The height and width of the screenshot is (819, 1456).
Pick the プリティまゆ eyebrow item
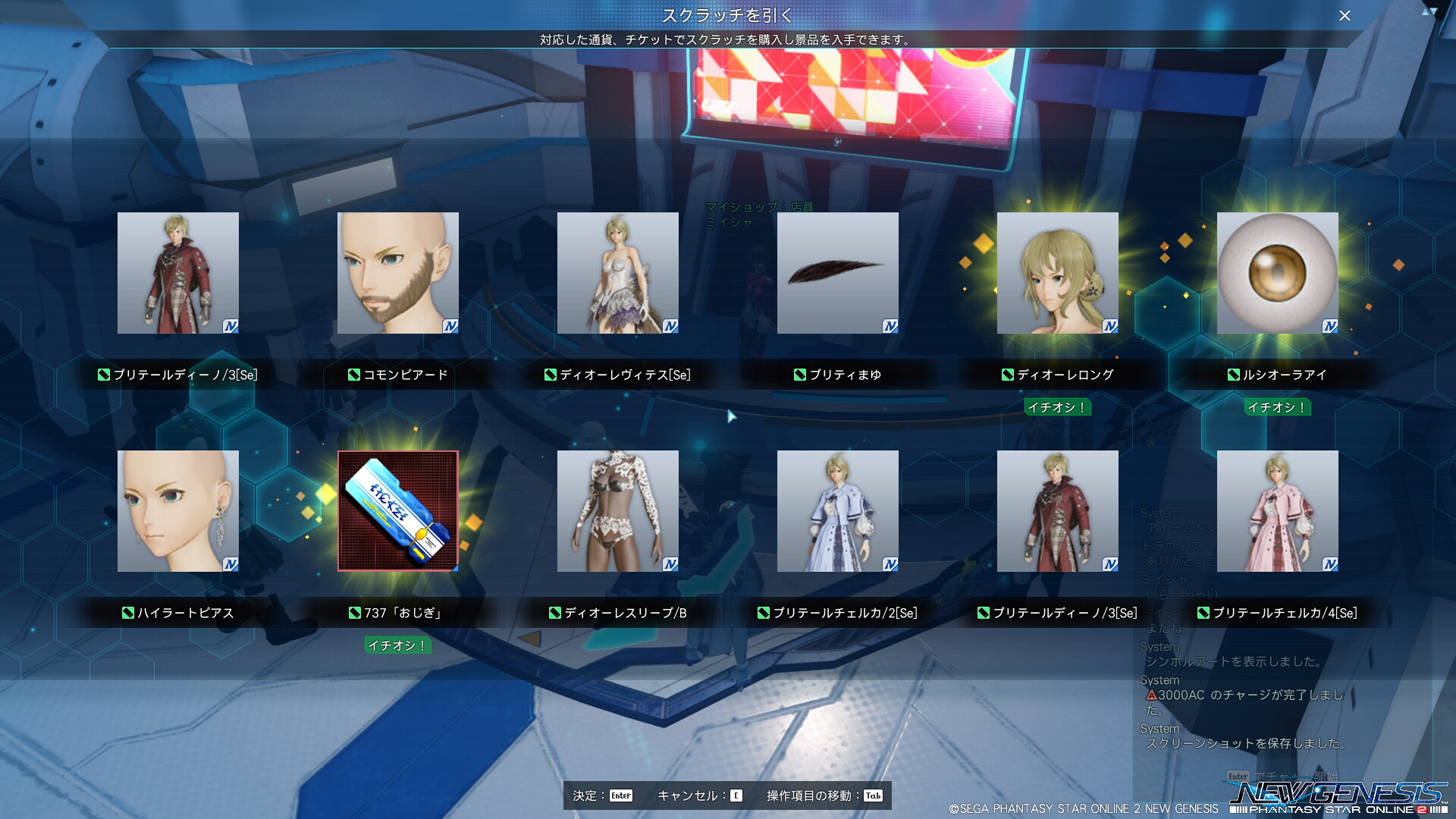tap(838, 273)
